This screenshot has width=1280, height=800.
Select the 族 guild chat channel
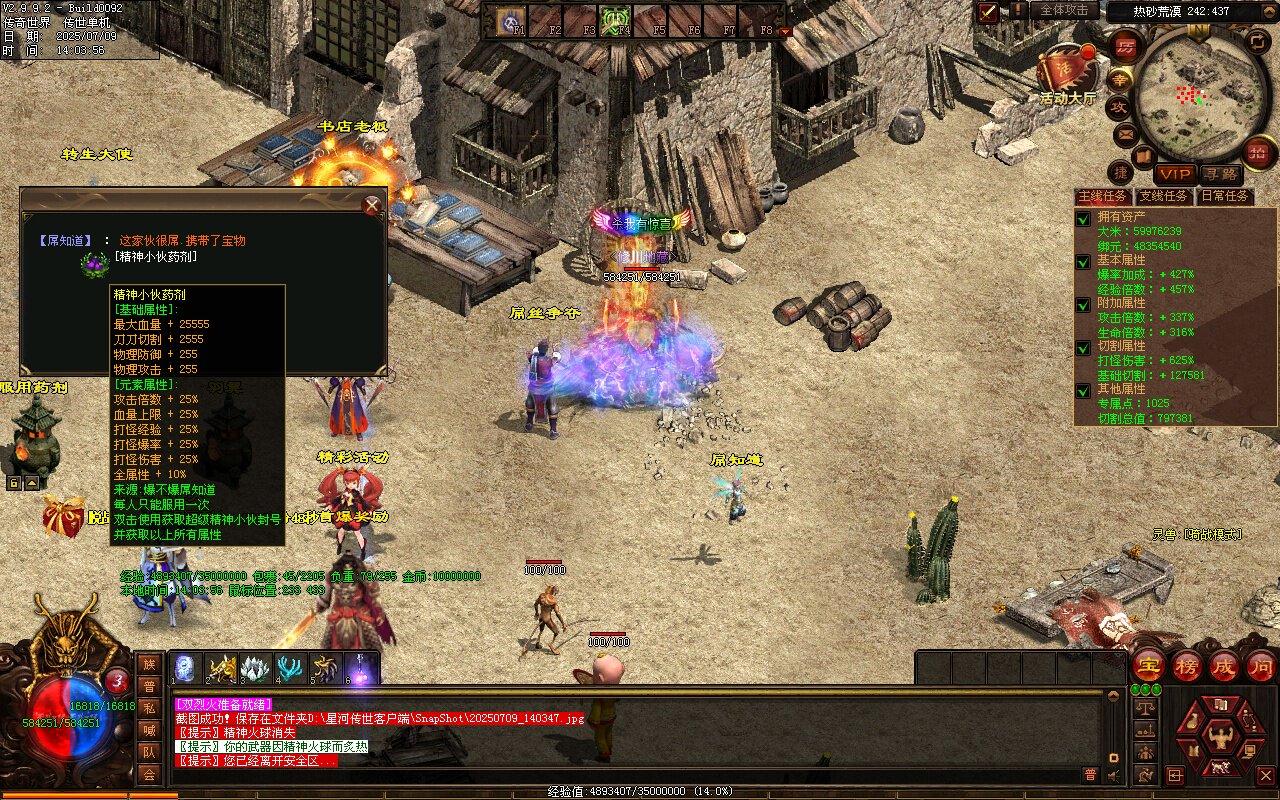pyautogui.click(x=149, y=664)
